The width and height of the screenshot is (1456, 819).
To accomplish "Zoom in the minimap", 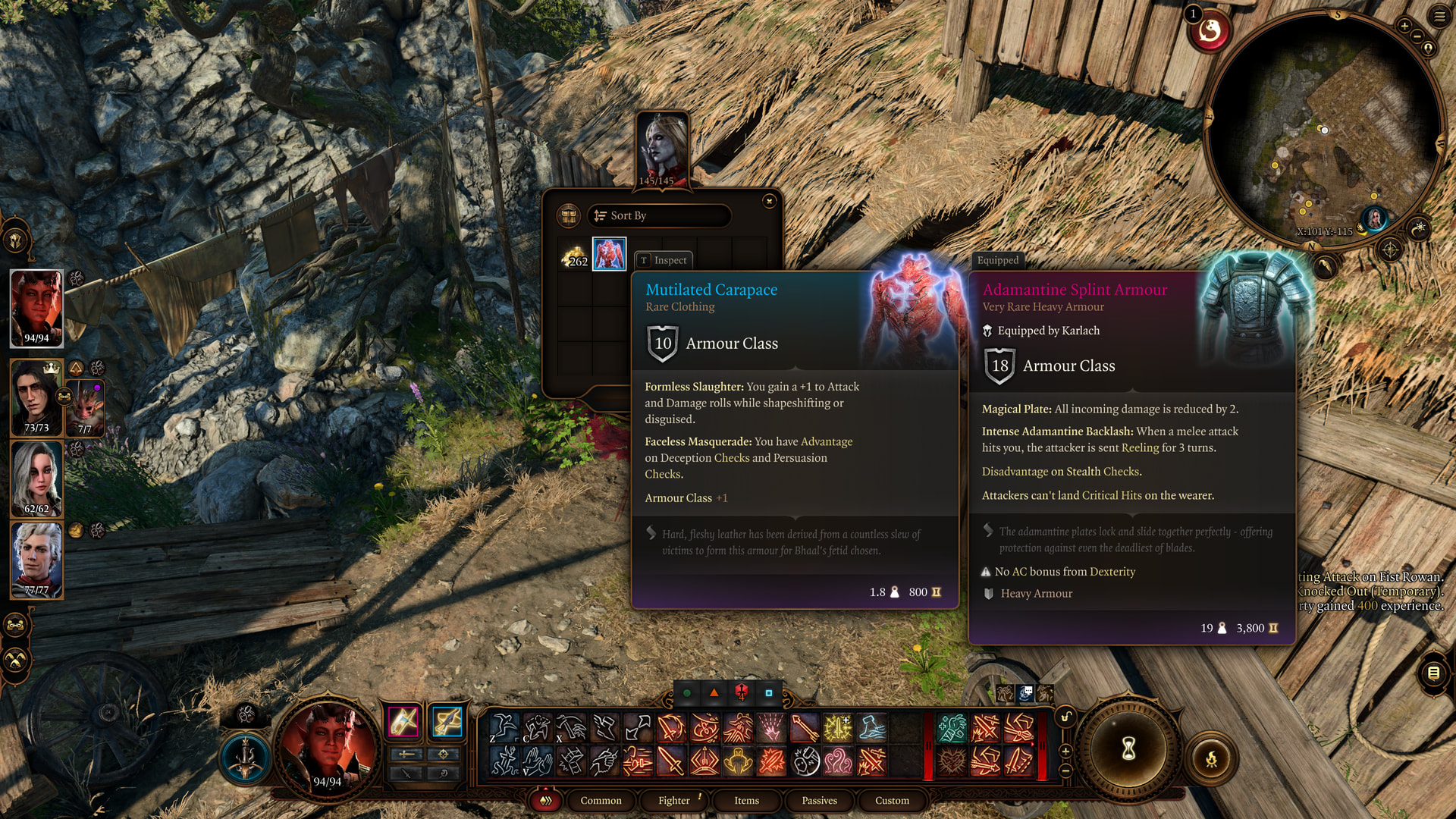I will point(1404,27).
